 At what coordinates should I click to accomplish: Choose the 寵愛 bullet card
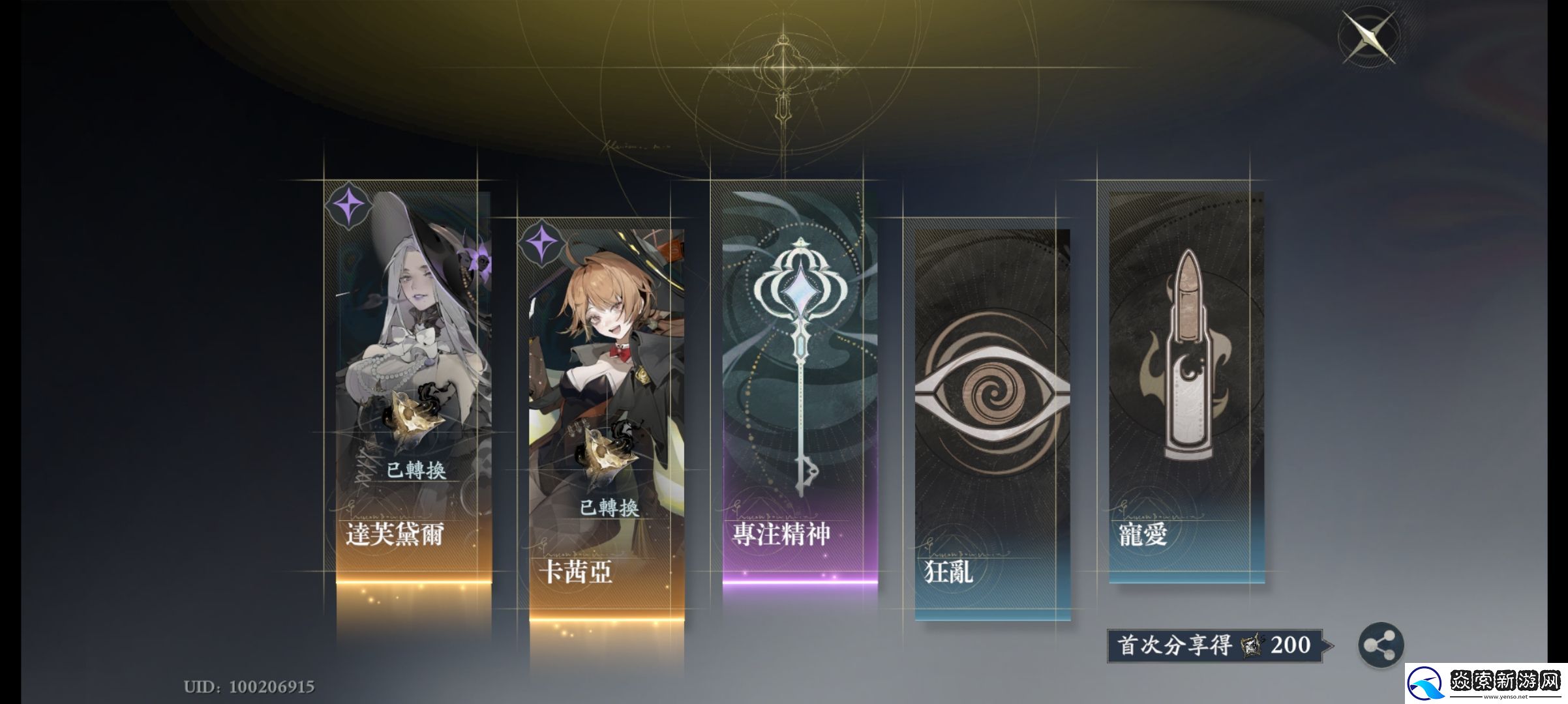tap(1186, 385)
